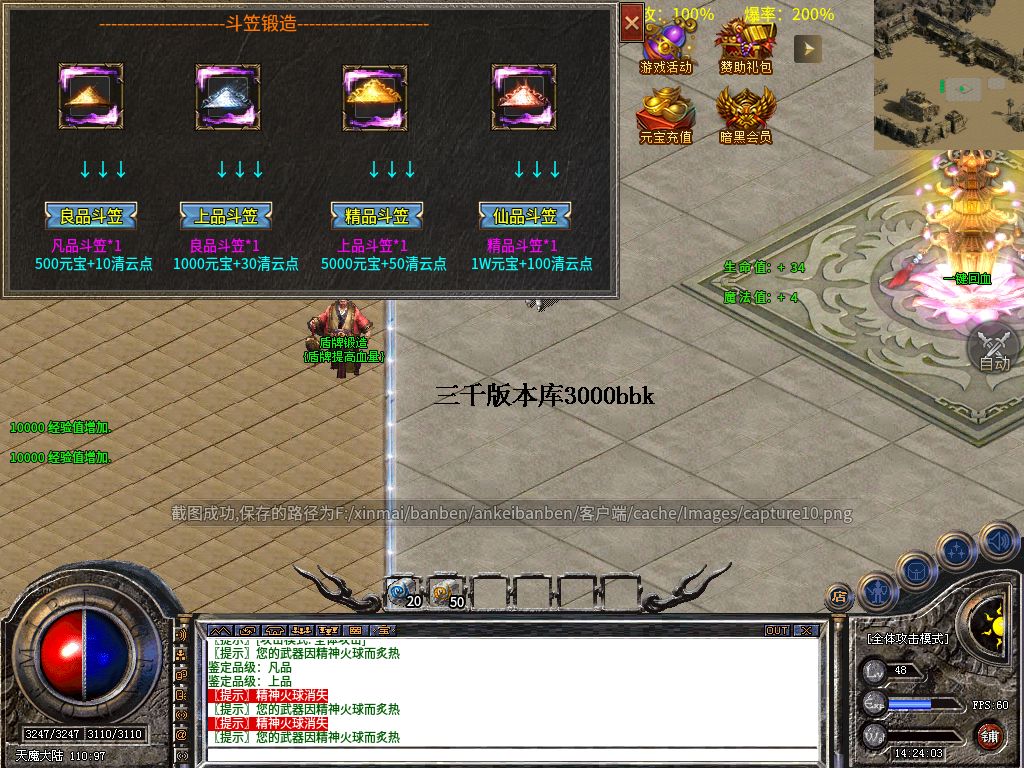This screenshot has width=1024, height=768.
Task: Open the 游戏活动 events icon
Action: tap(666, 45)
